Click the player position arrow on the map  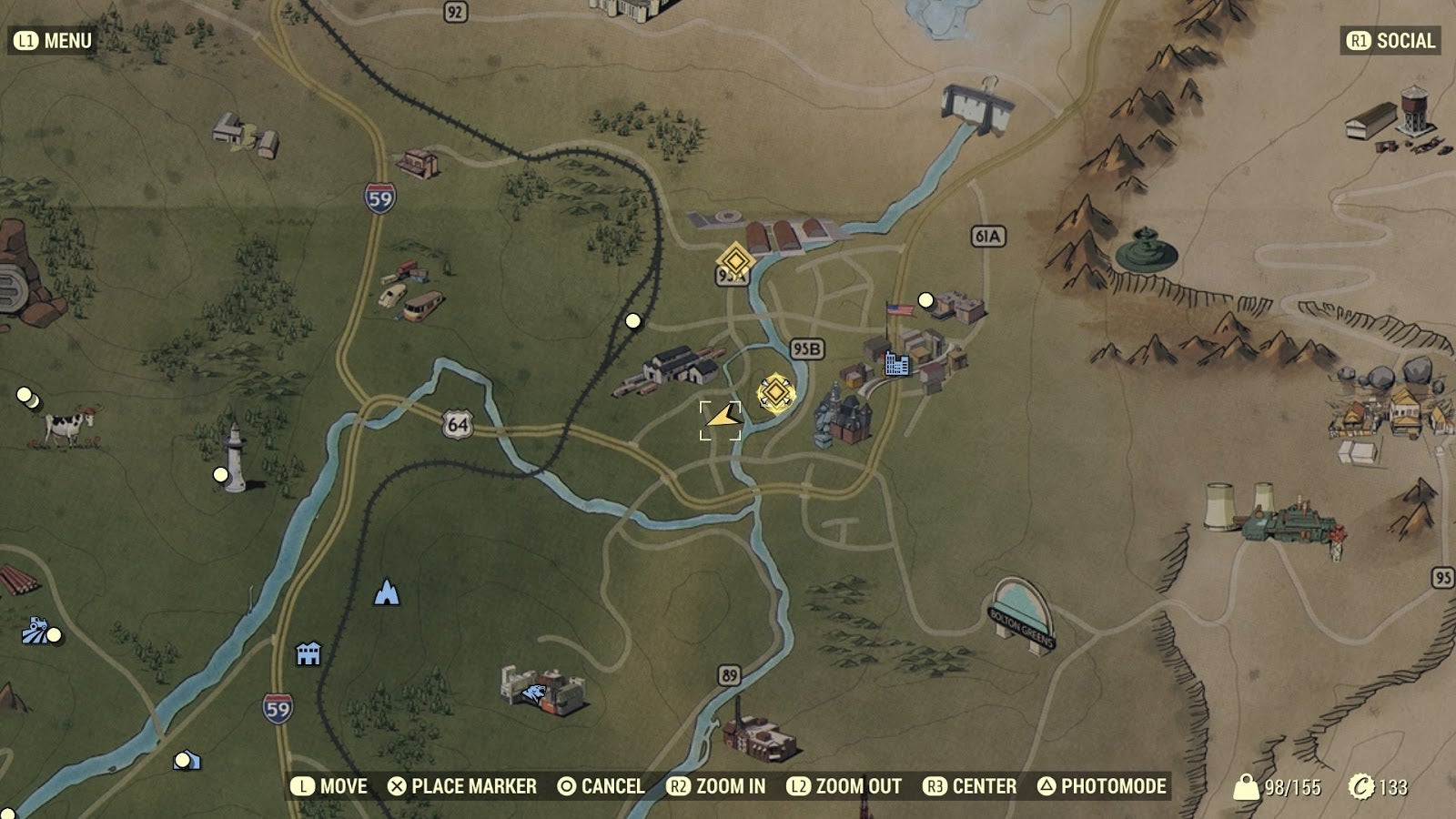click(722, 421)
